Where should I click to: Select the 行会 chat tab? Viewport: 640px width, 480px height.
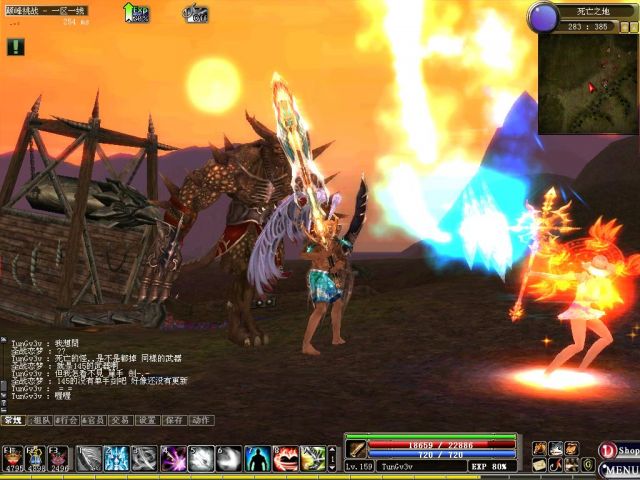pos(67,421)
